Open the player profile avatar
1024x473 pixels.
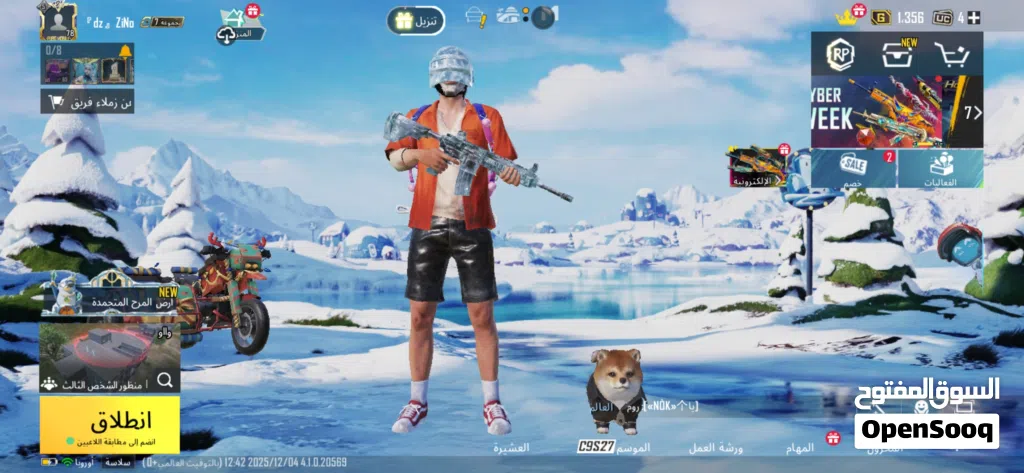point(58,21)
